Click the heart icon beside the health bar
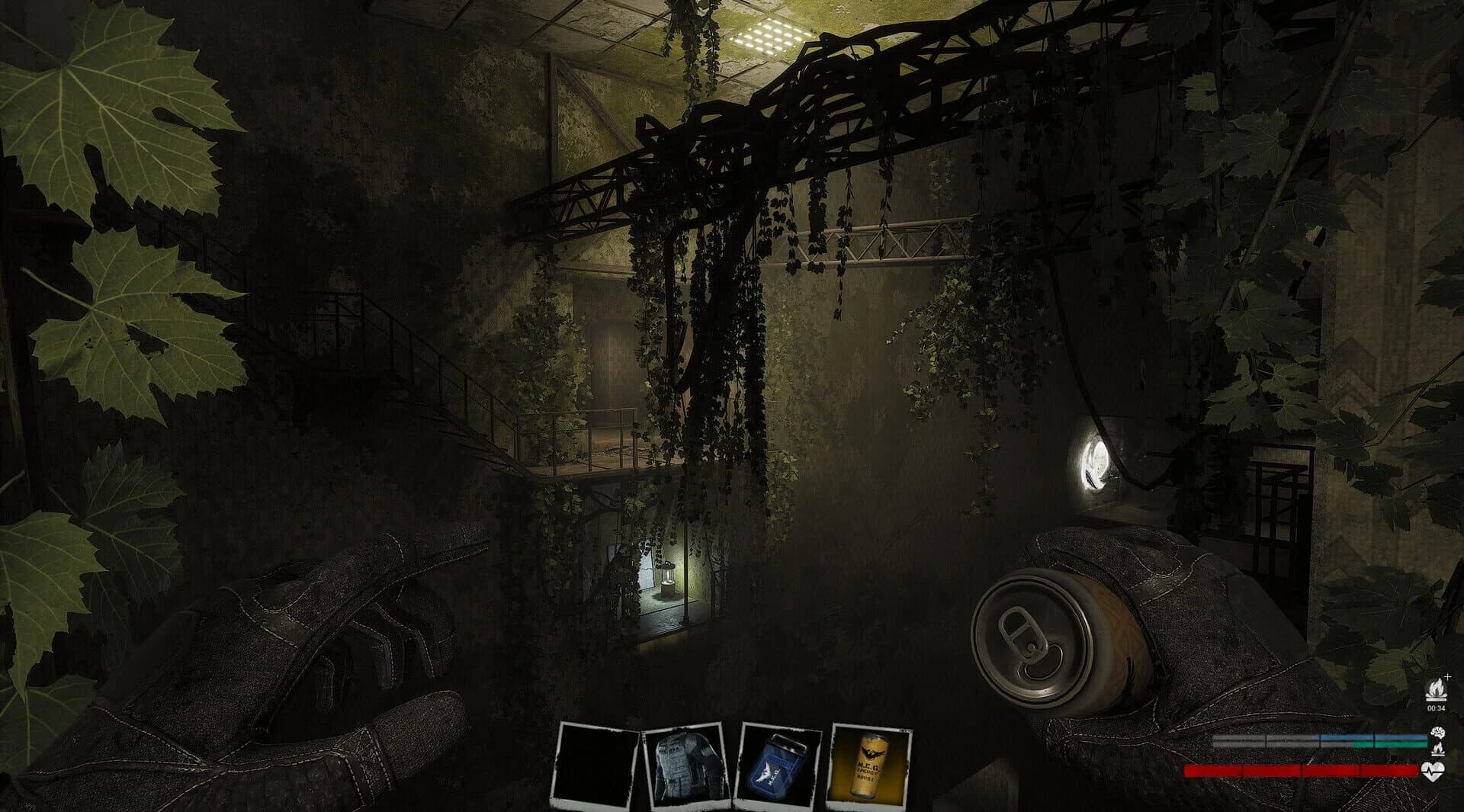This screenshot has width=1464, height=812. pyautogui.click(x=1433, y=770)
